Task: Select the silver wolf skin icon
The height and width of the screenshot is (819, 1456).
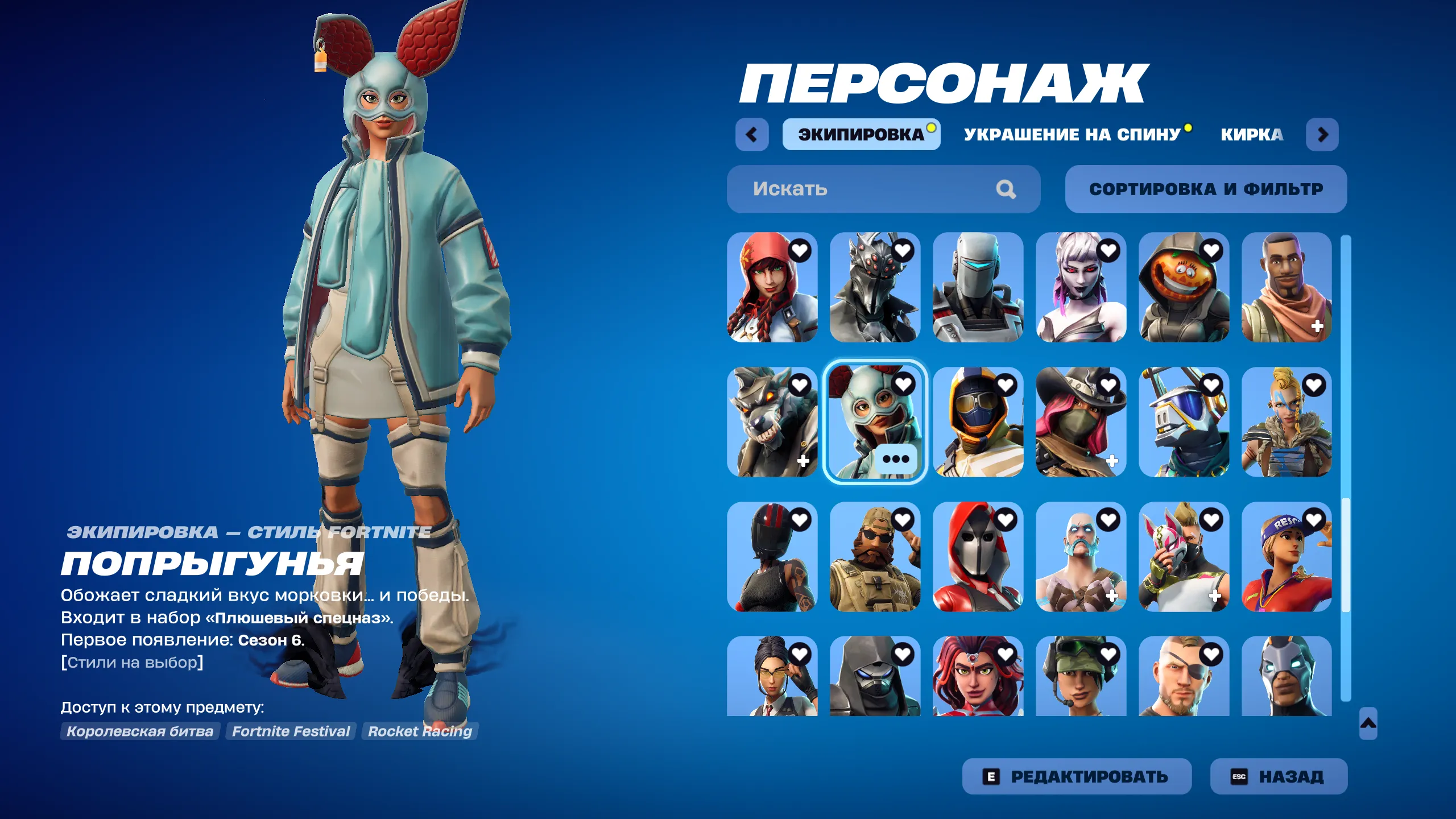Action: [x=773, y=421]
